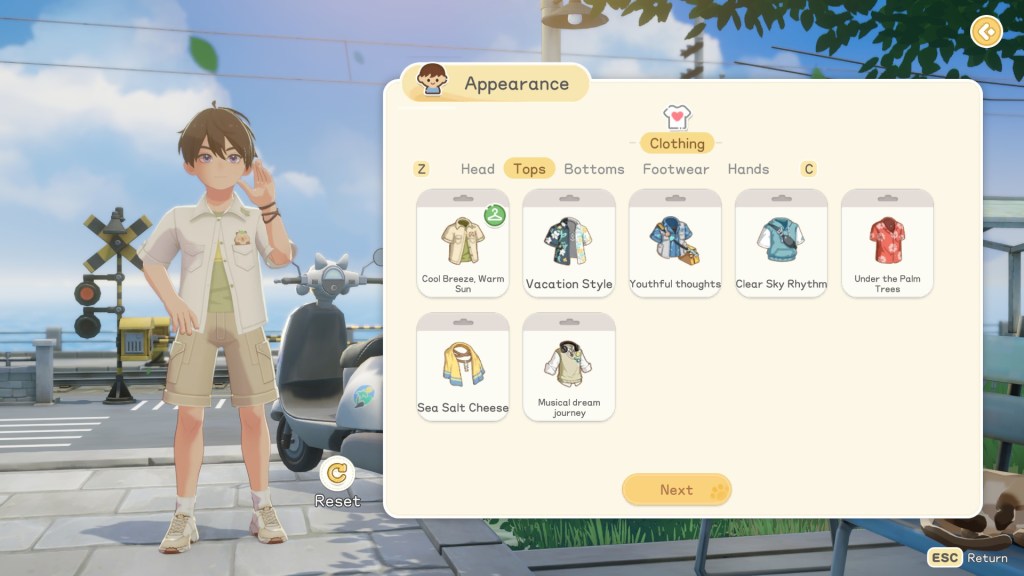
Task: Switch to the Head clothing tab
Action: click(477, 169)
